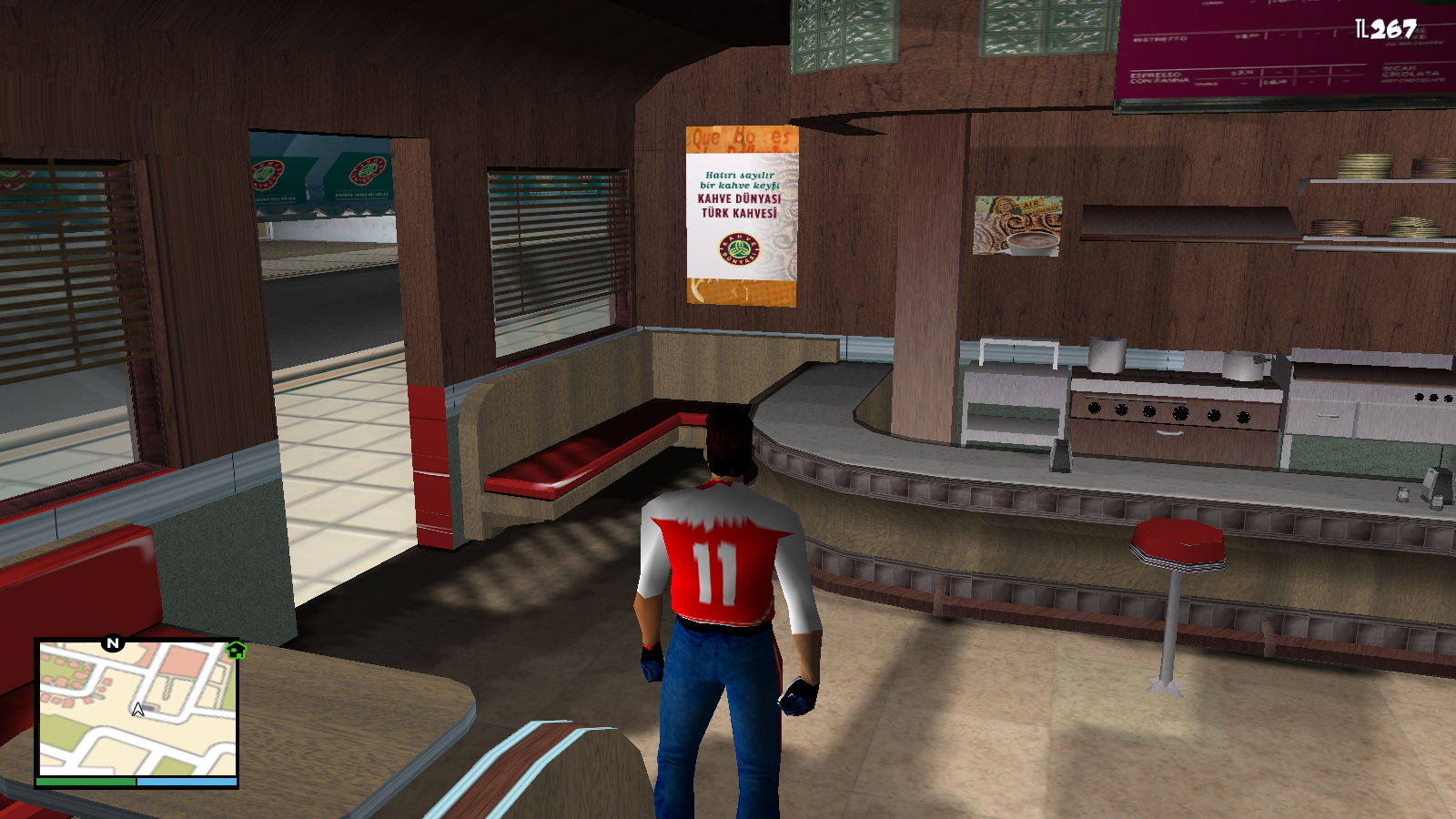The image size is (1456, 819).
Task: Click the KAHVE DÜNYASI TÜRK KAHVESİ poster text
Action: coord(741,207)
